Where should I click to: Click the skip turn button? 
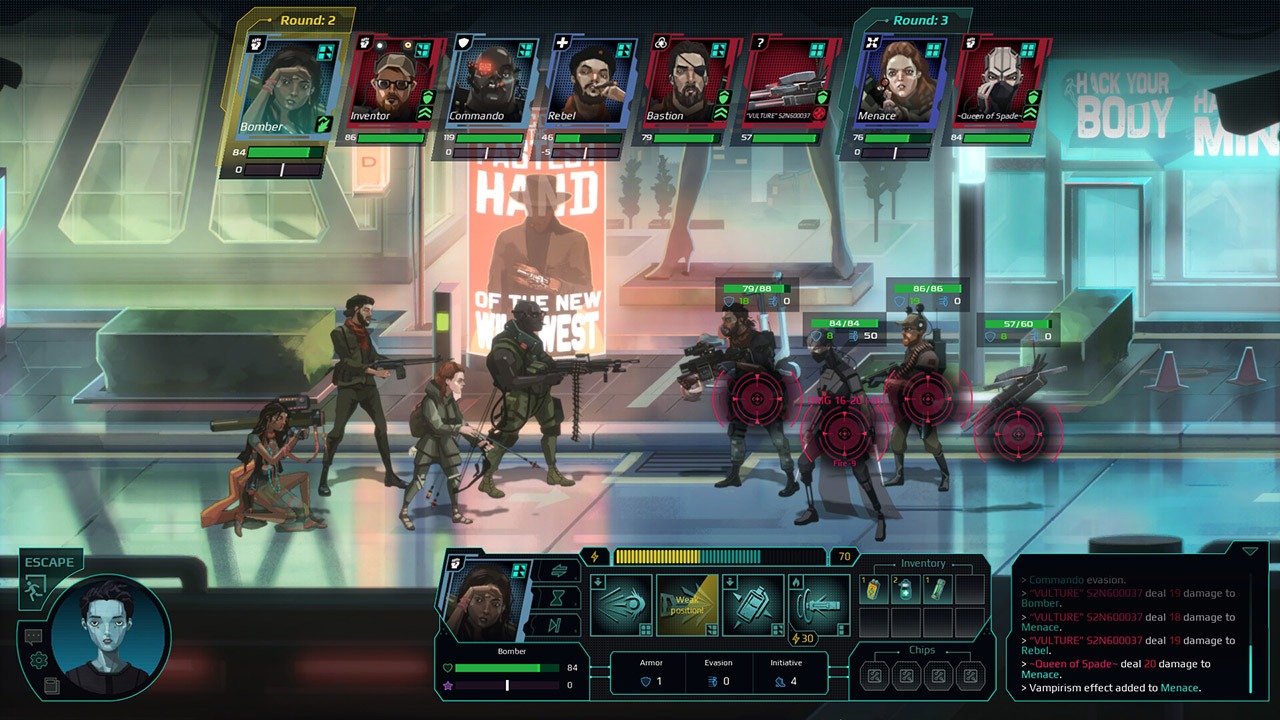(558, 625)
